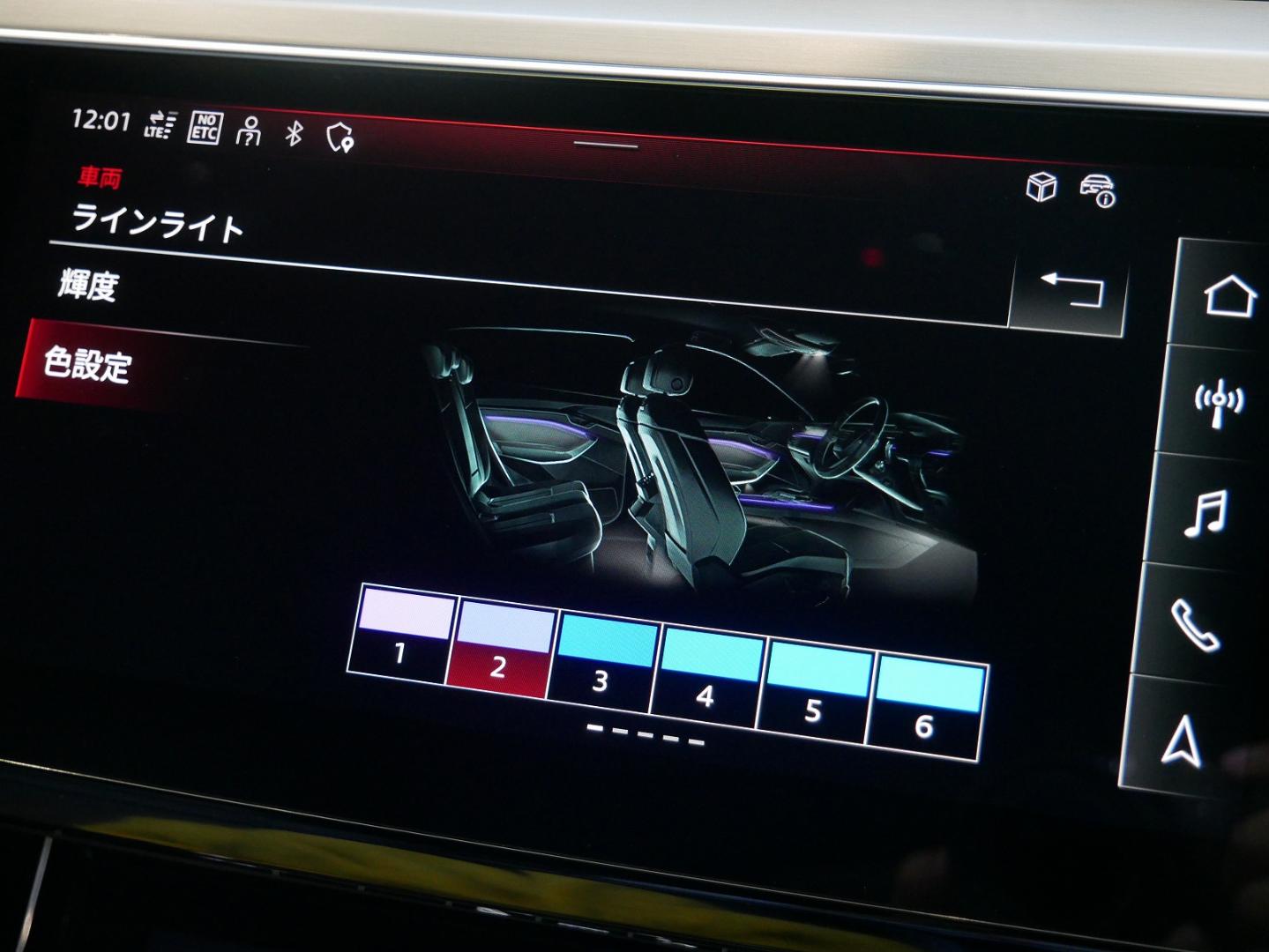Open the 3D cube view icon
1269x952 pixels.
1041,186
